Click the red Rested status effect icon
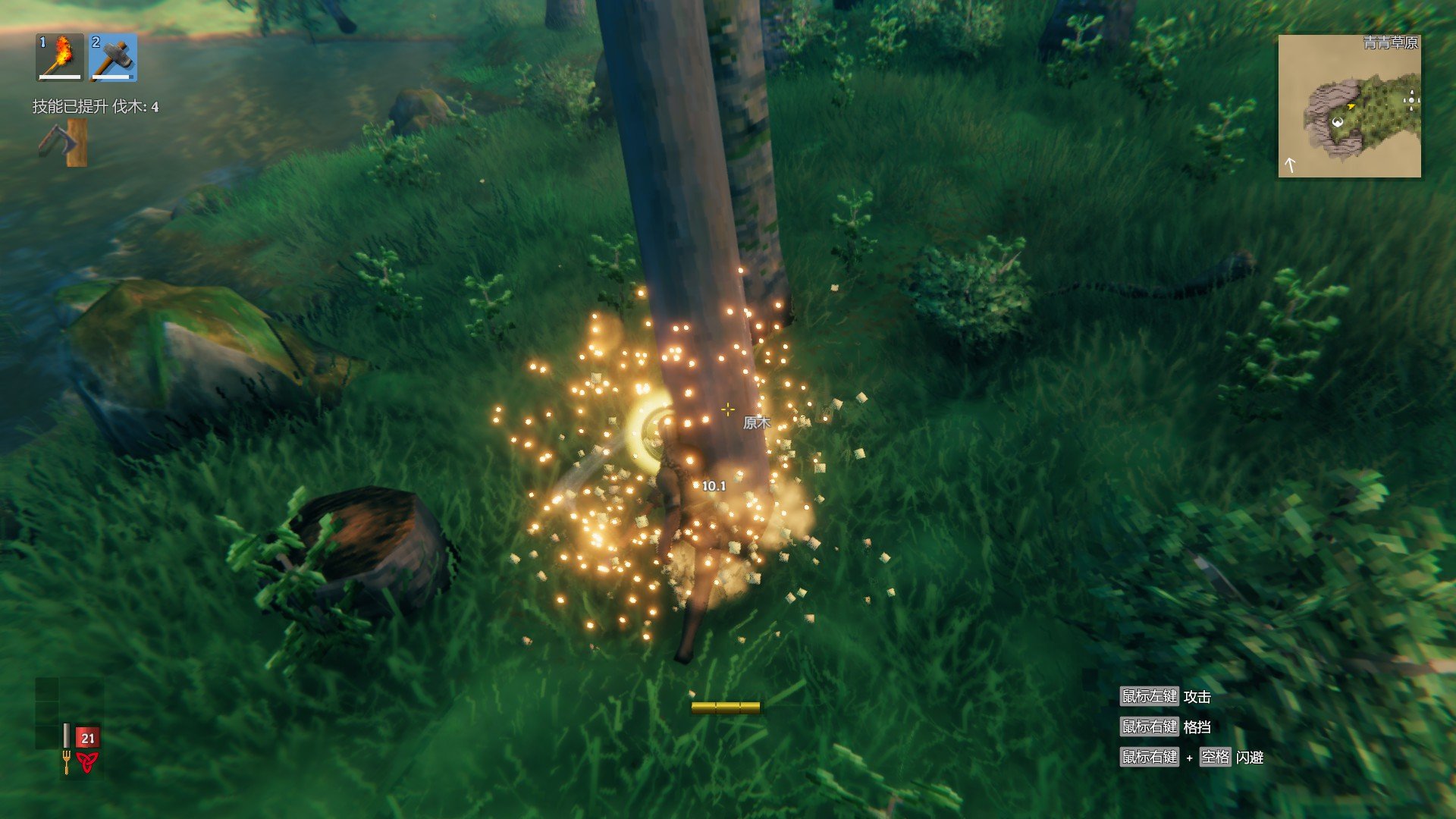Screen dimensions: 1456x819 click(x=87, y=762)
